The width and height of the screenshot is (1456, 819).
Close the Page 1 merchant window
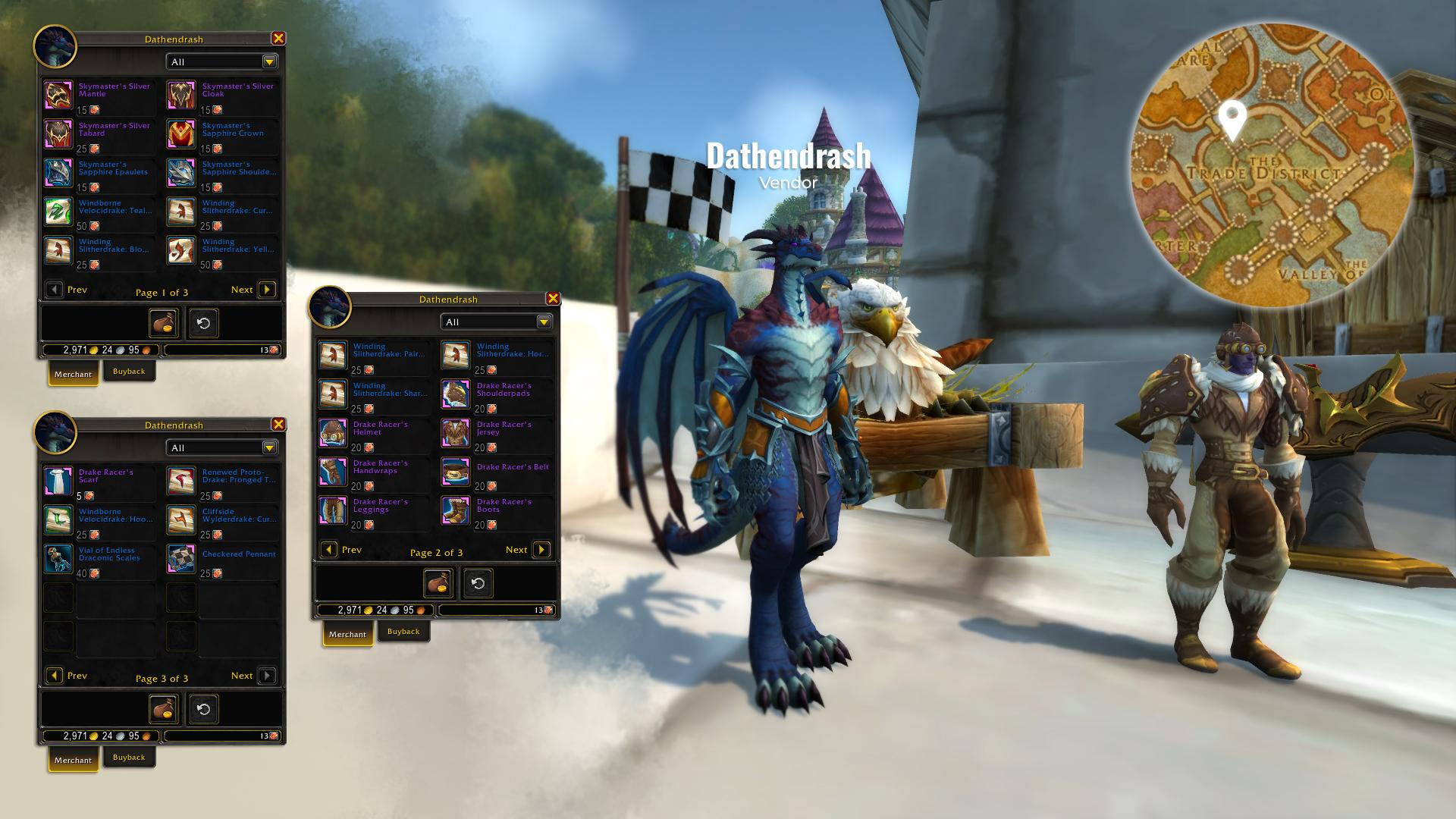[278, 39]
